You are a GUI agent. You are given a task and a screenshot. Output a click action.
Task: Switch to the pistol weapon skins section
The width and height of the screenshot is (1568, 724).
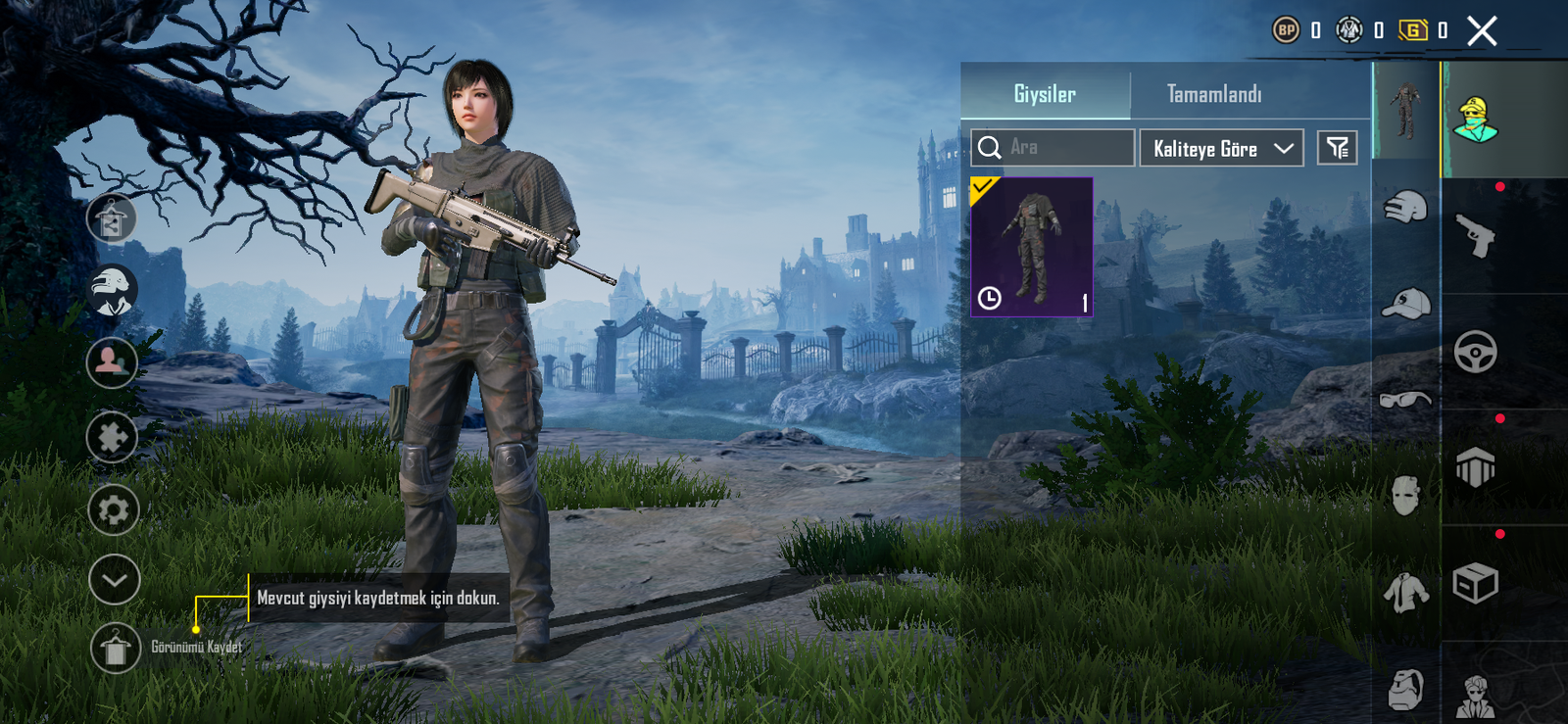pos(1476,236)
